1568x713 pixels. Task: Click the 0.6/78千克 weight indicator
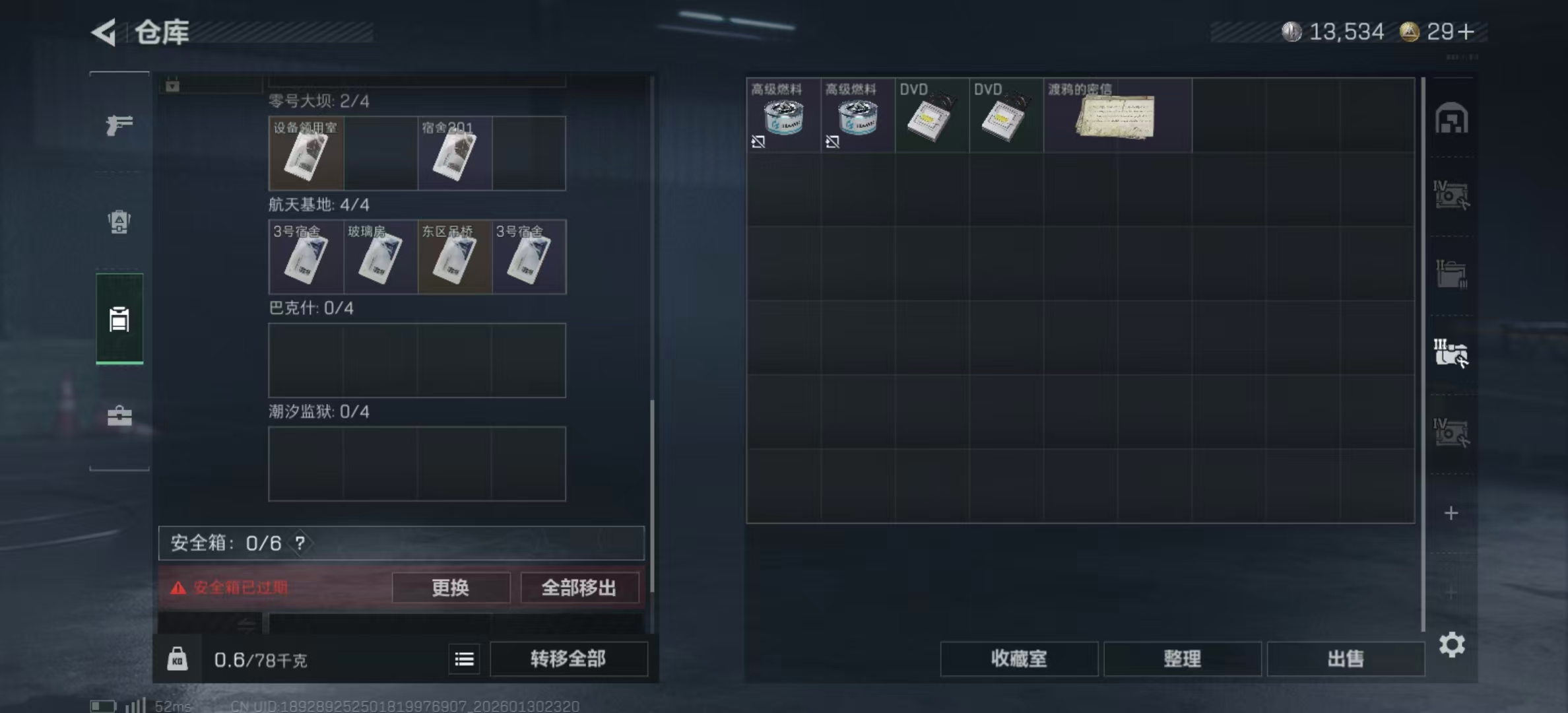click(x=263, y=658)
